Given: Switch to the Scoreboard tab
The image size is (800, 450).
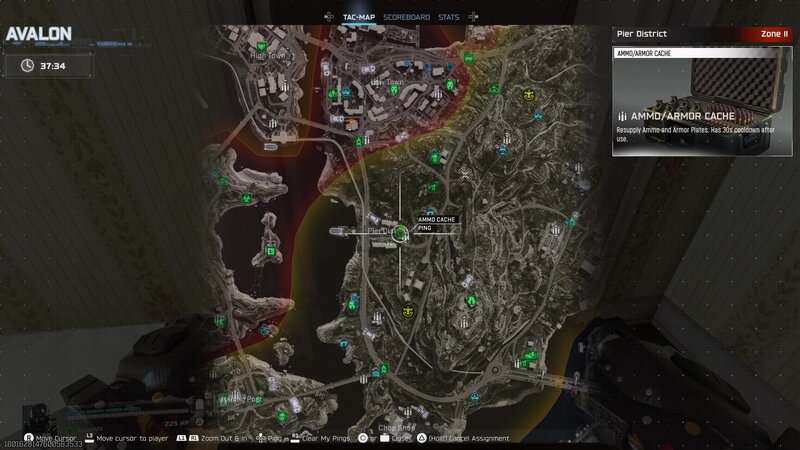Looking at the screenshot, I should (406, 17).
